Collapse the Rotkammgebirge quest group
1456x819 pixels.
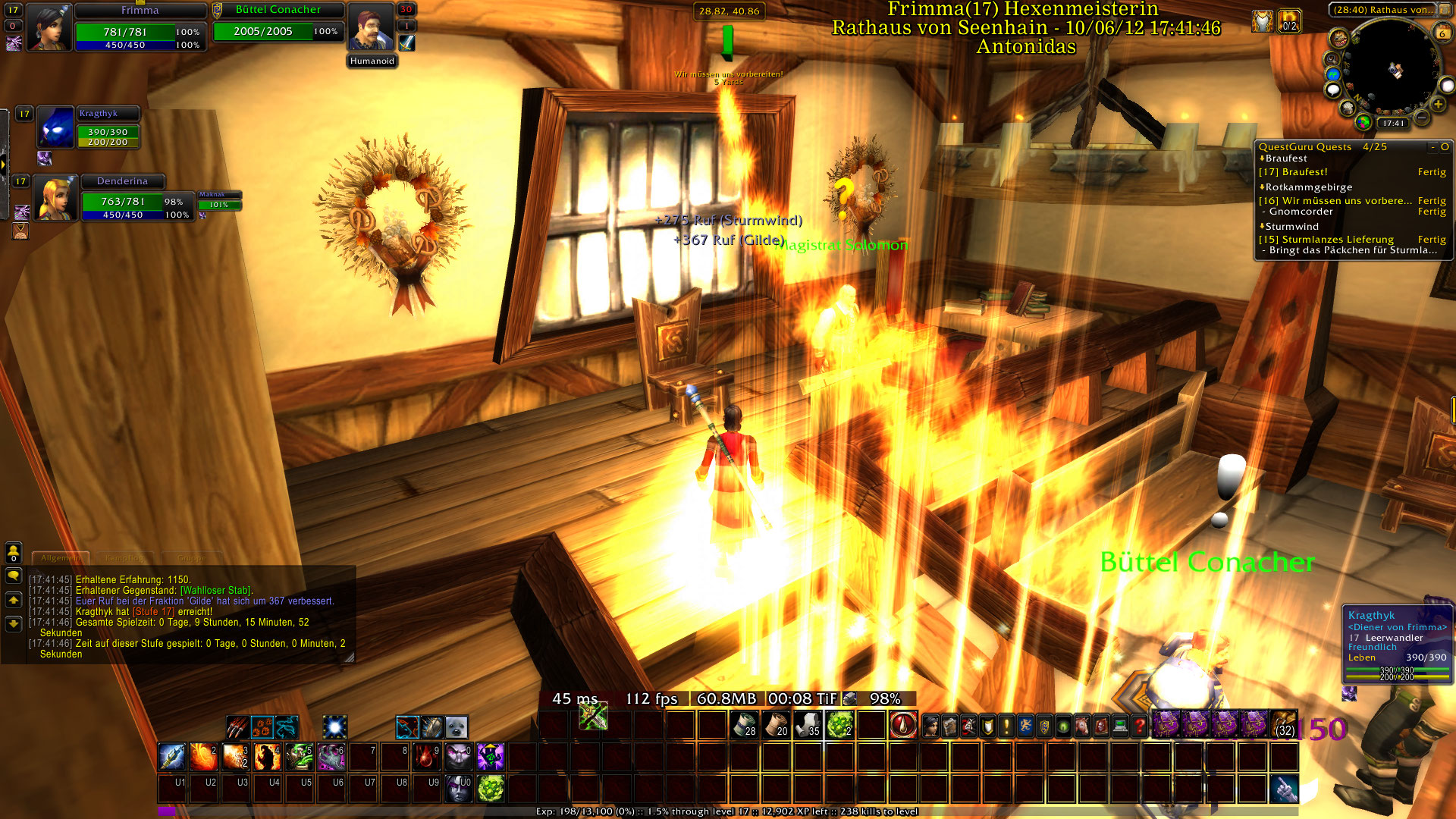(1263, 187)
